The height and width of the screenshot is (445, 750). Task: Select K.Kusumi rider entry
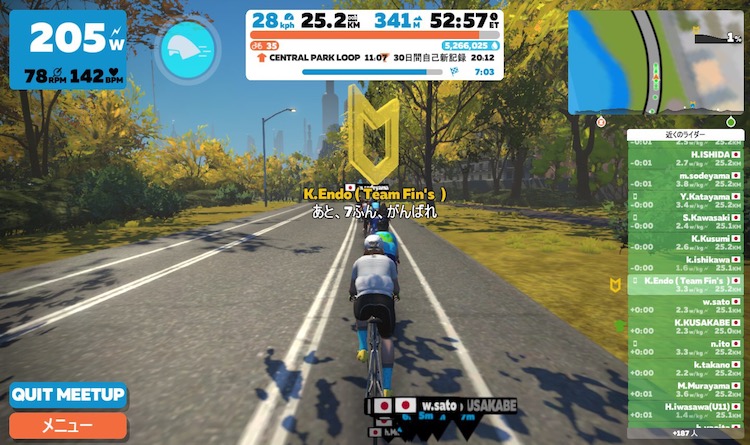coord(686,242)
